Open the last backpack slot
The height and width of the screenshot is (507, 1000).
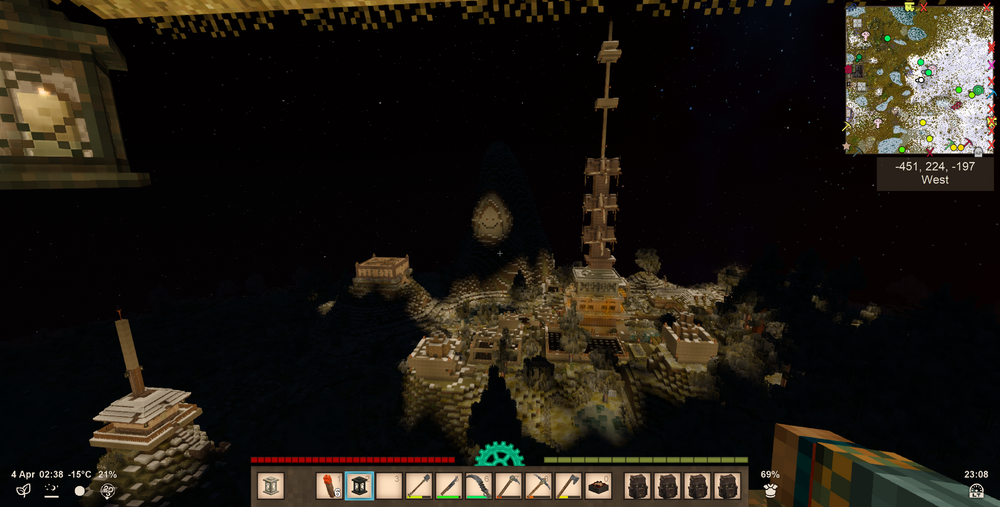point(728,486)
